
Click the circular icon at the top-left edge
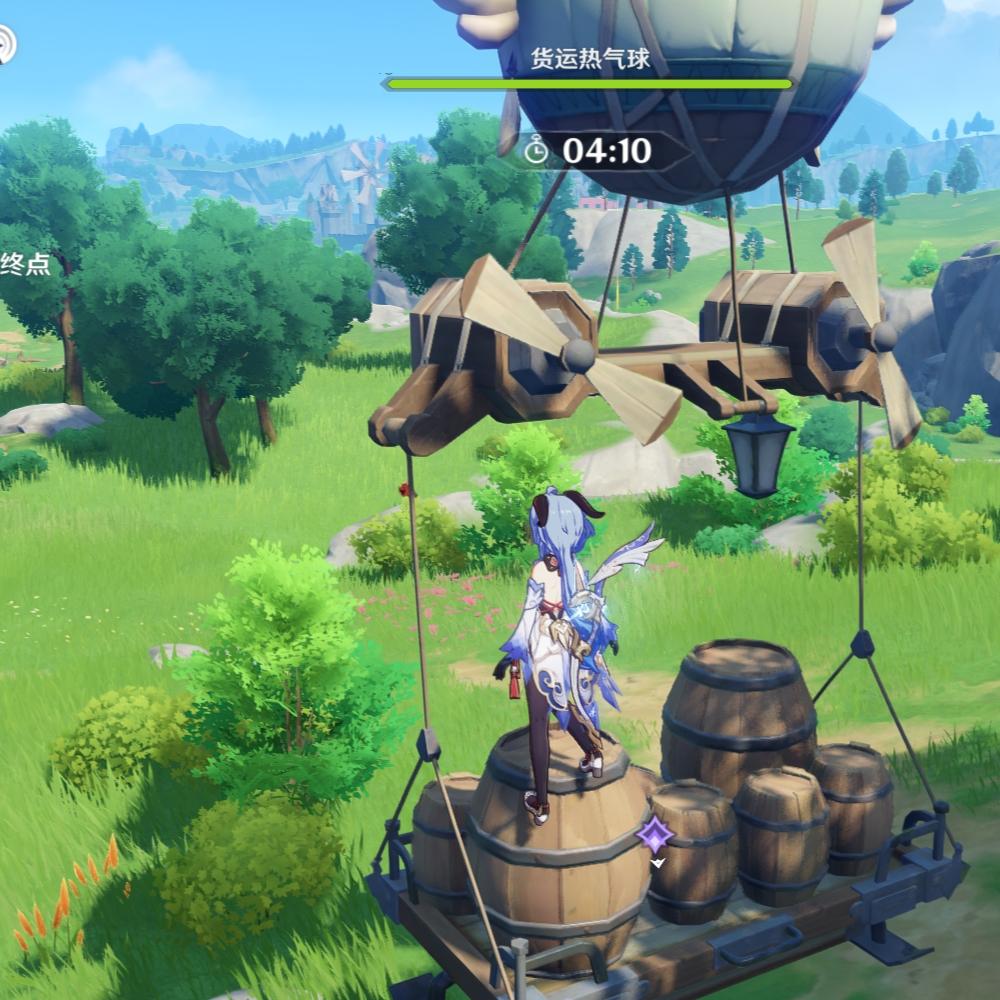pos(6,45)
